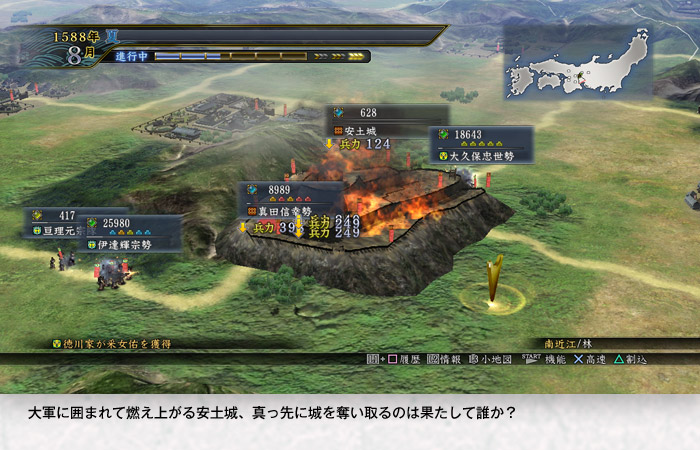Click the Japan overview minimap
The height and width of the screenshot is (450, 700).
[577, 63]
